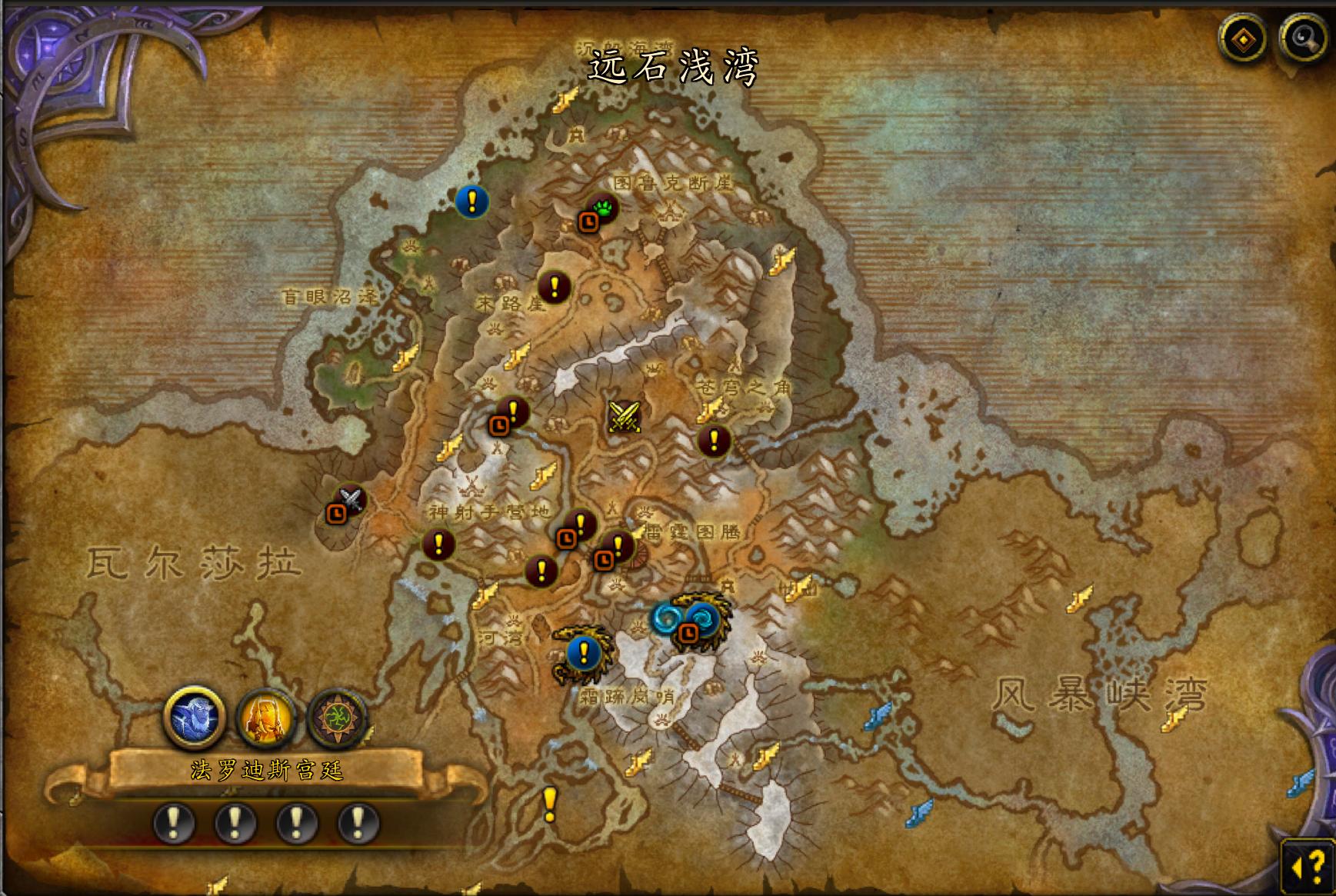Select the green fel emblem boss icon
This screenshot has height=896, width=1336.
pyautogui.click(x=339, y=716)
